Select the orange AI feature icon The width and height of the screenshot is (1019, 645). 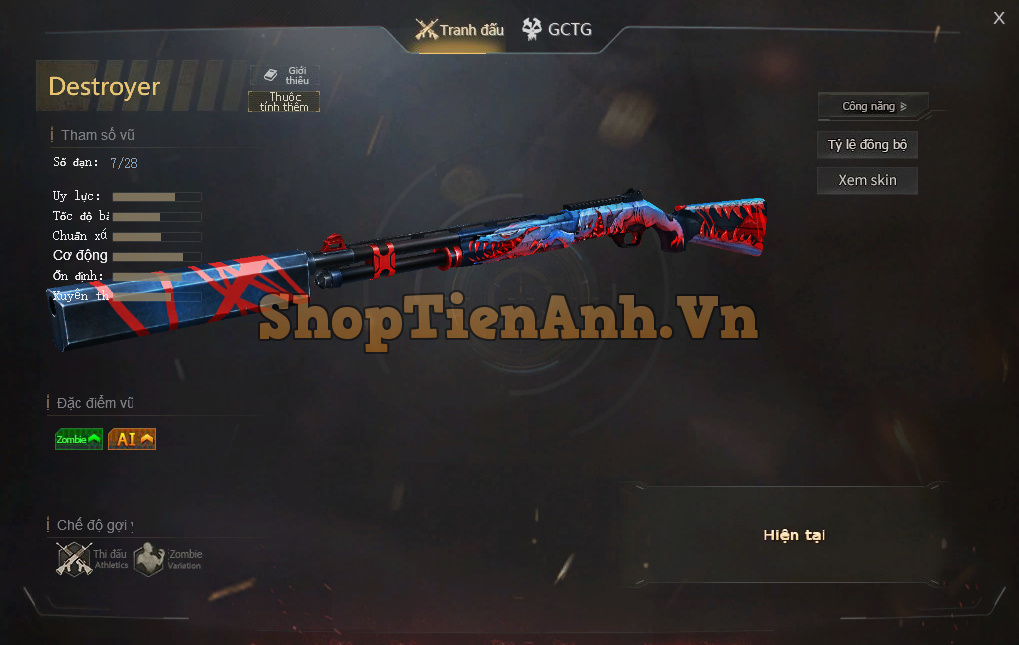(x=132, y=439)
